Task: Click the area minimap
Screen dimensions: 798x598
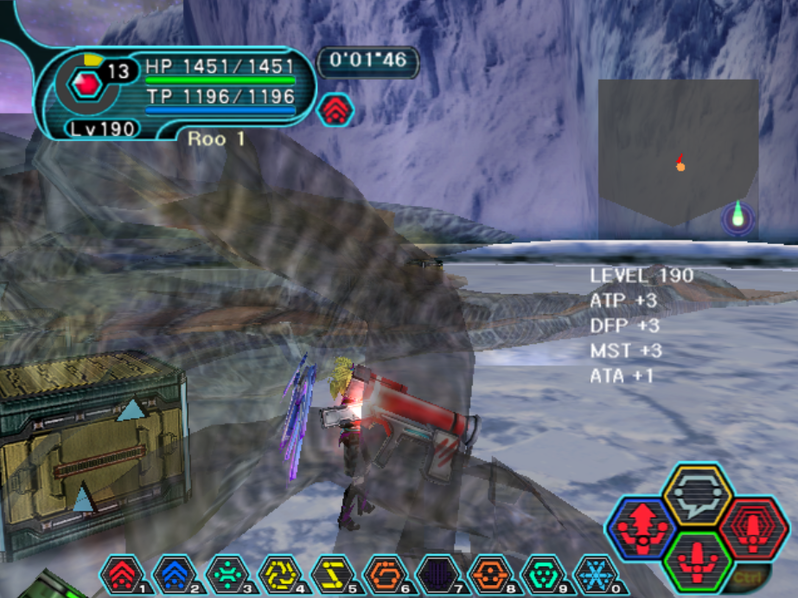Action: (x=678, y=152)
